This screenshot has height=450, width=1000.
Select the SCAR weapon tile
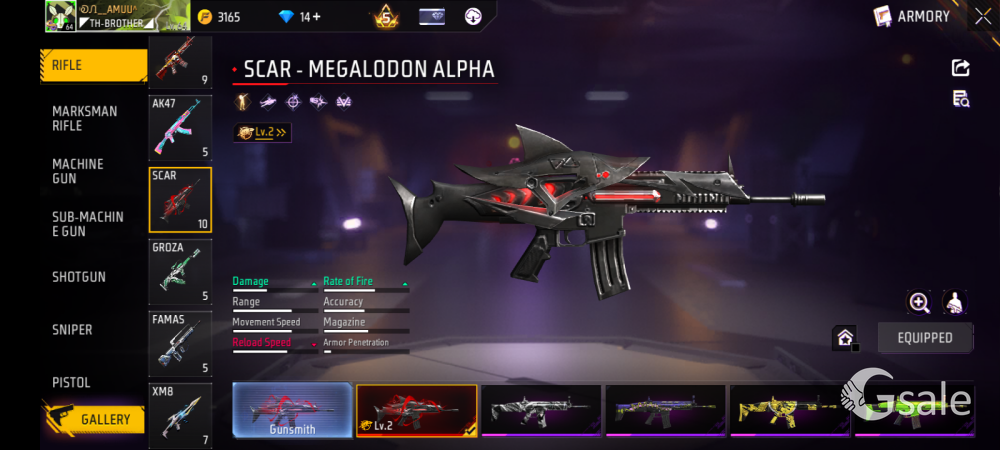[180, 200]
